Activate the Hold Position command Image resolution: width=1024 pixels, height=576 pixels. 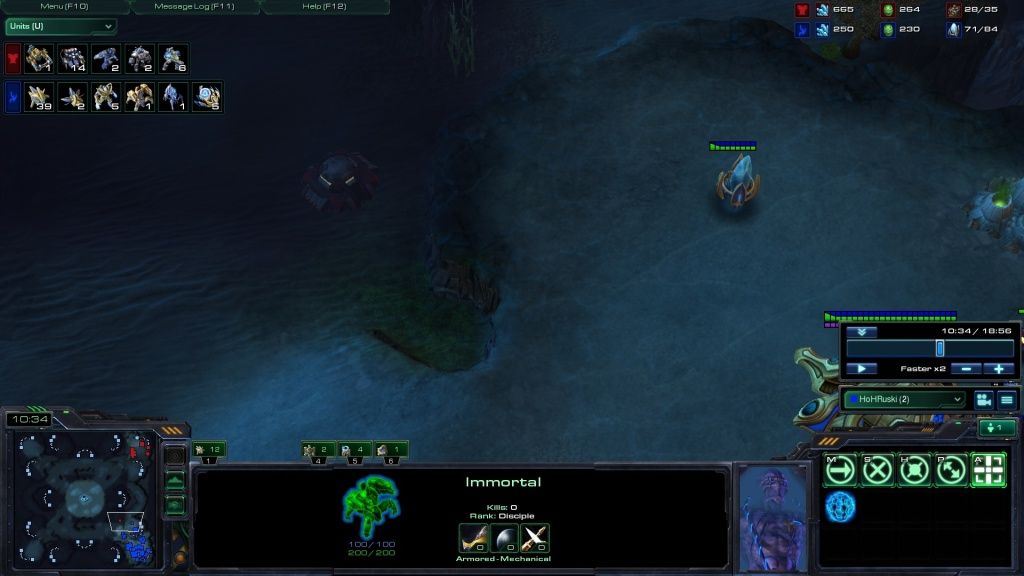(x=913, y=470)
